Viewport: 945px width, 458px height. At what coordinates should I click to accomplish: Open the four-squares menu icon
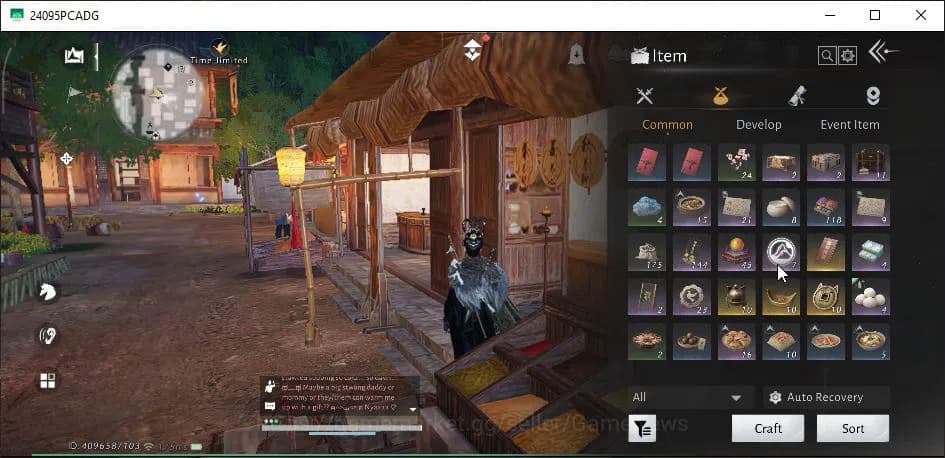point(47,380)
